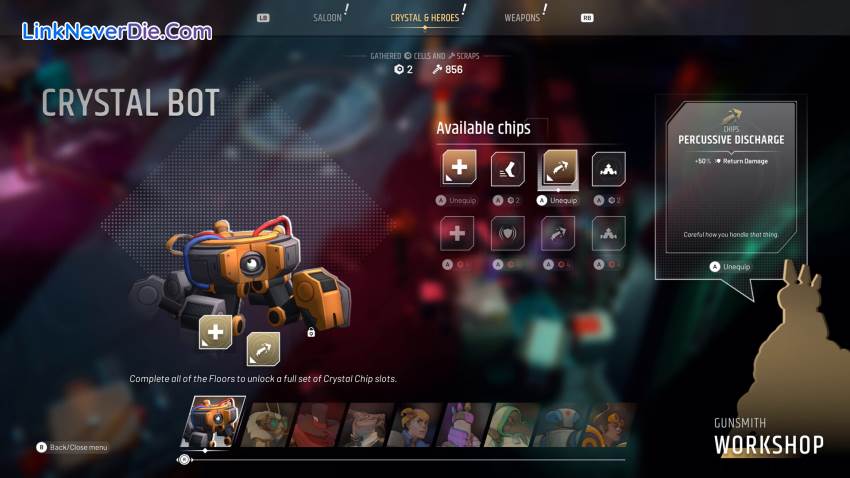
Task: Open the Crystal & Heroes tab
Action: coord(424,17)
